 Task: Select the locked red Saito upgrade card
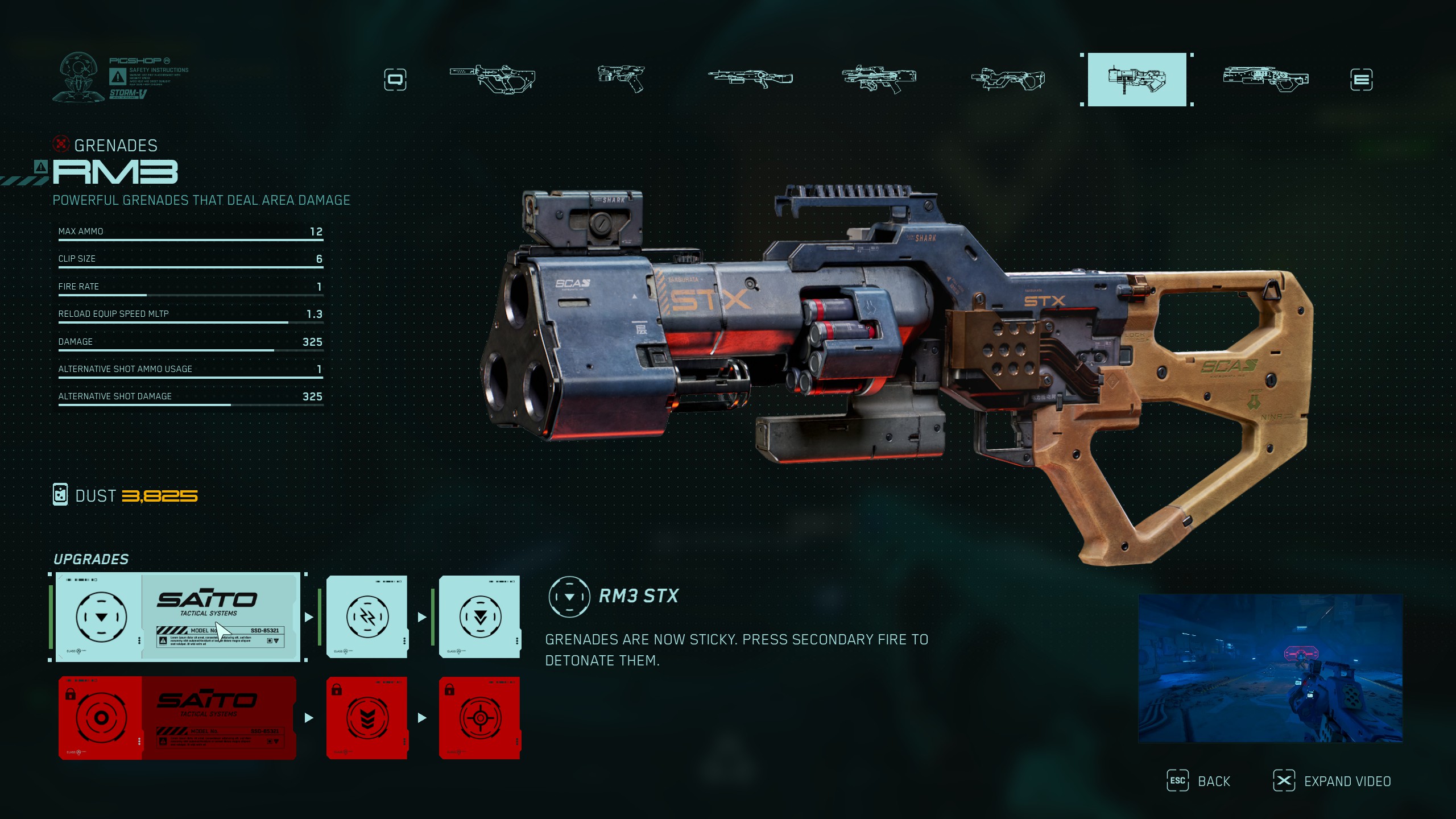coord(177,718)
